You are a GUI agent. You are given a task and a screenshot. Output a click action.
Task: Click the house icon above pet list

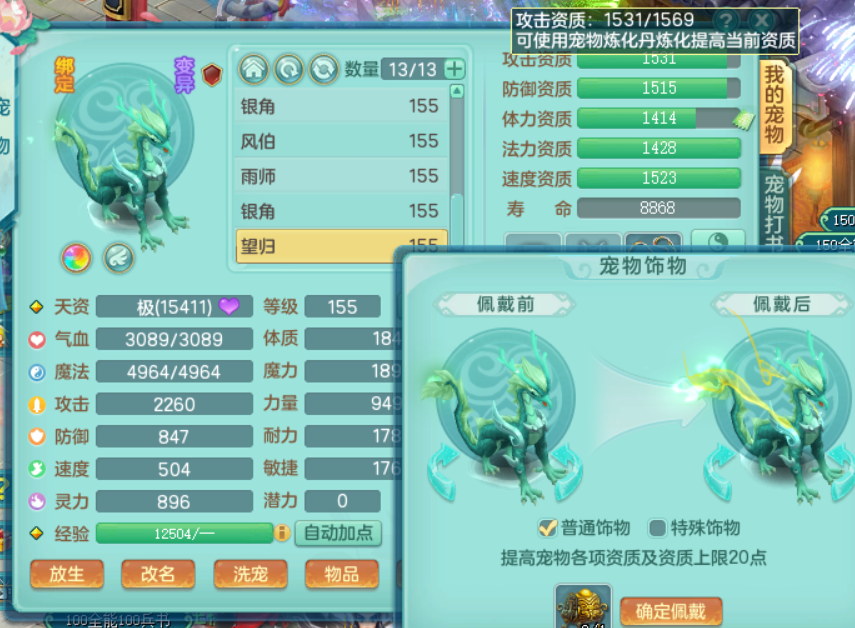point(253,69)
